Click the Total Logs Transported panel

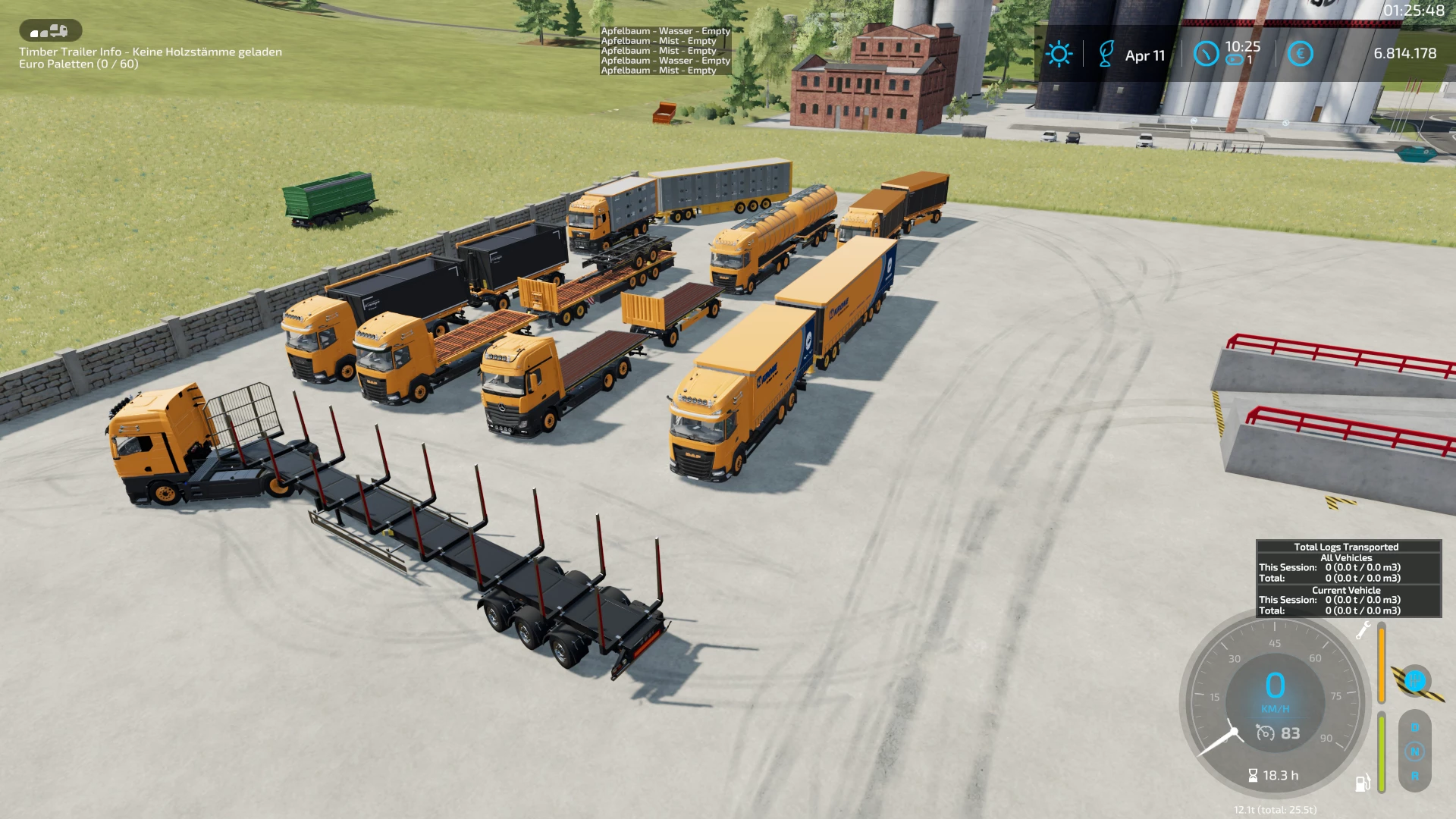(1348, 578)
